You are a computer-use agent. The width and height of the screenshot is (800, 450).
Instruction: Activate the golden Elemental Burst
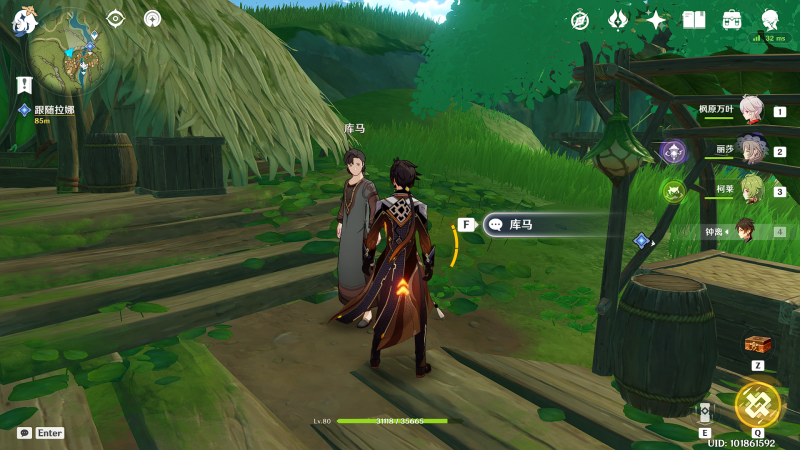[757, 404]
